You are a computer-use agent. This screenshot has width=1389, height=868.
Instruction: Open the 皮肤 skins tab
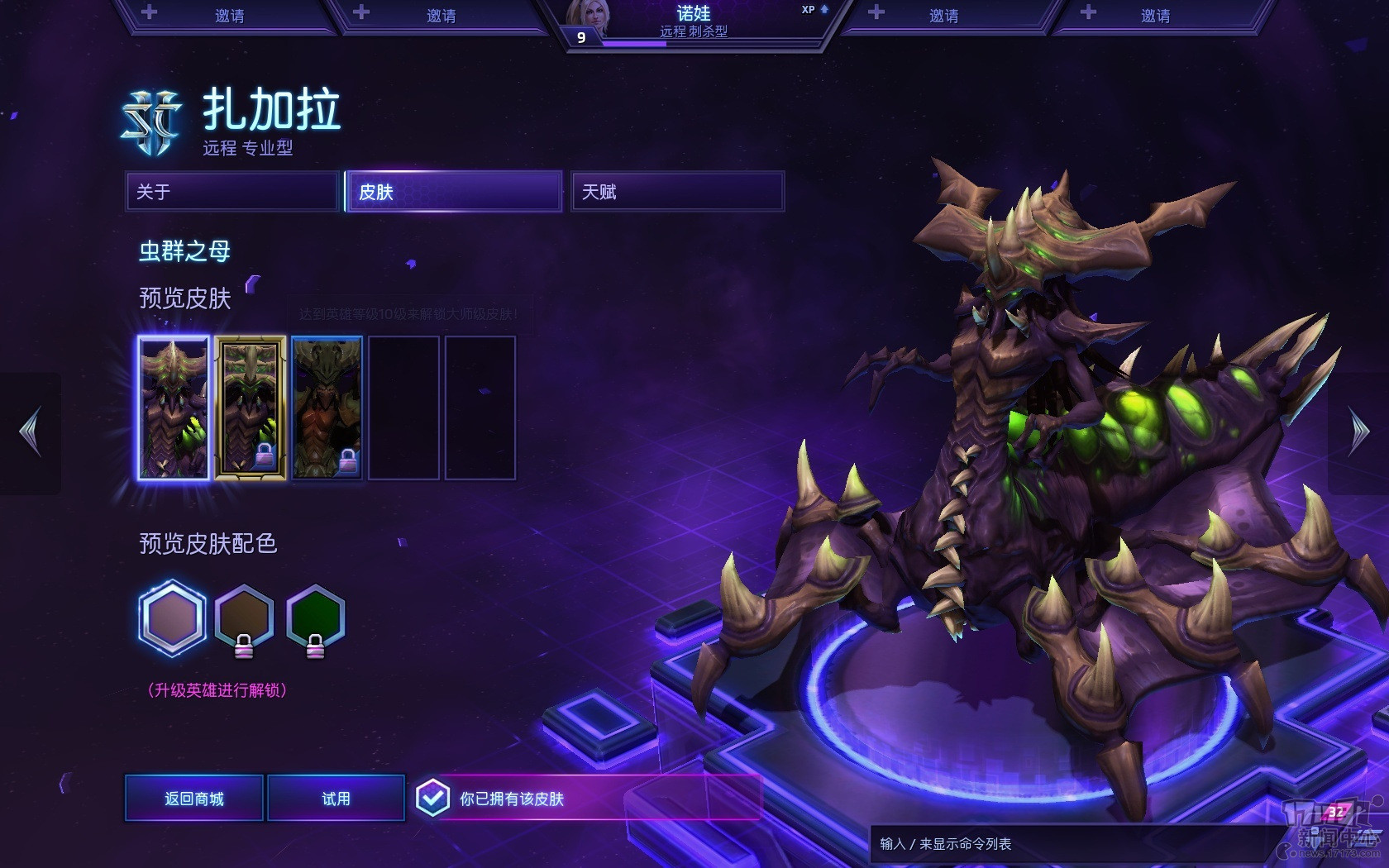(x=454, y=192)
